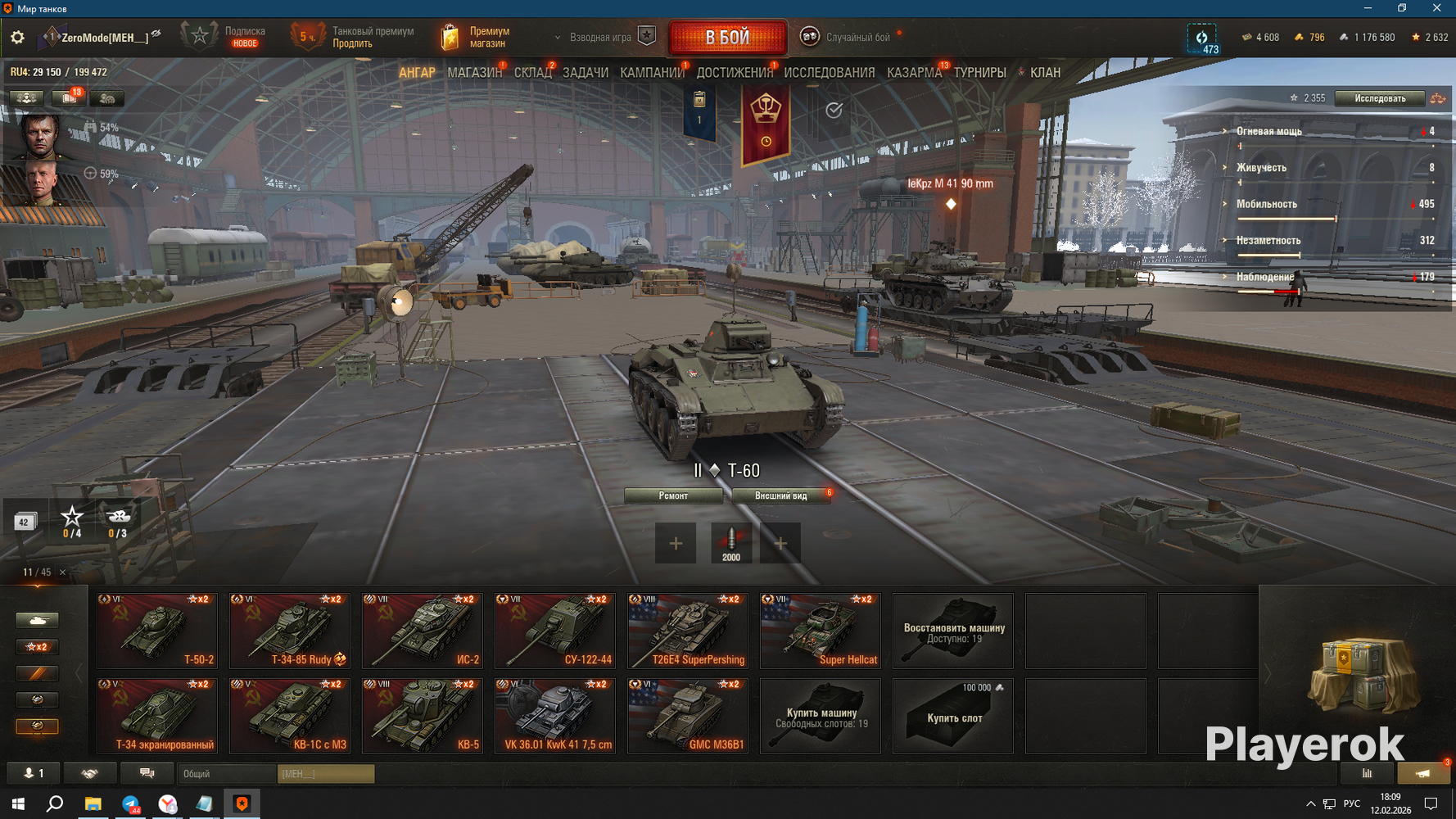Click the Ремонт button

point(673,495)
